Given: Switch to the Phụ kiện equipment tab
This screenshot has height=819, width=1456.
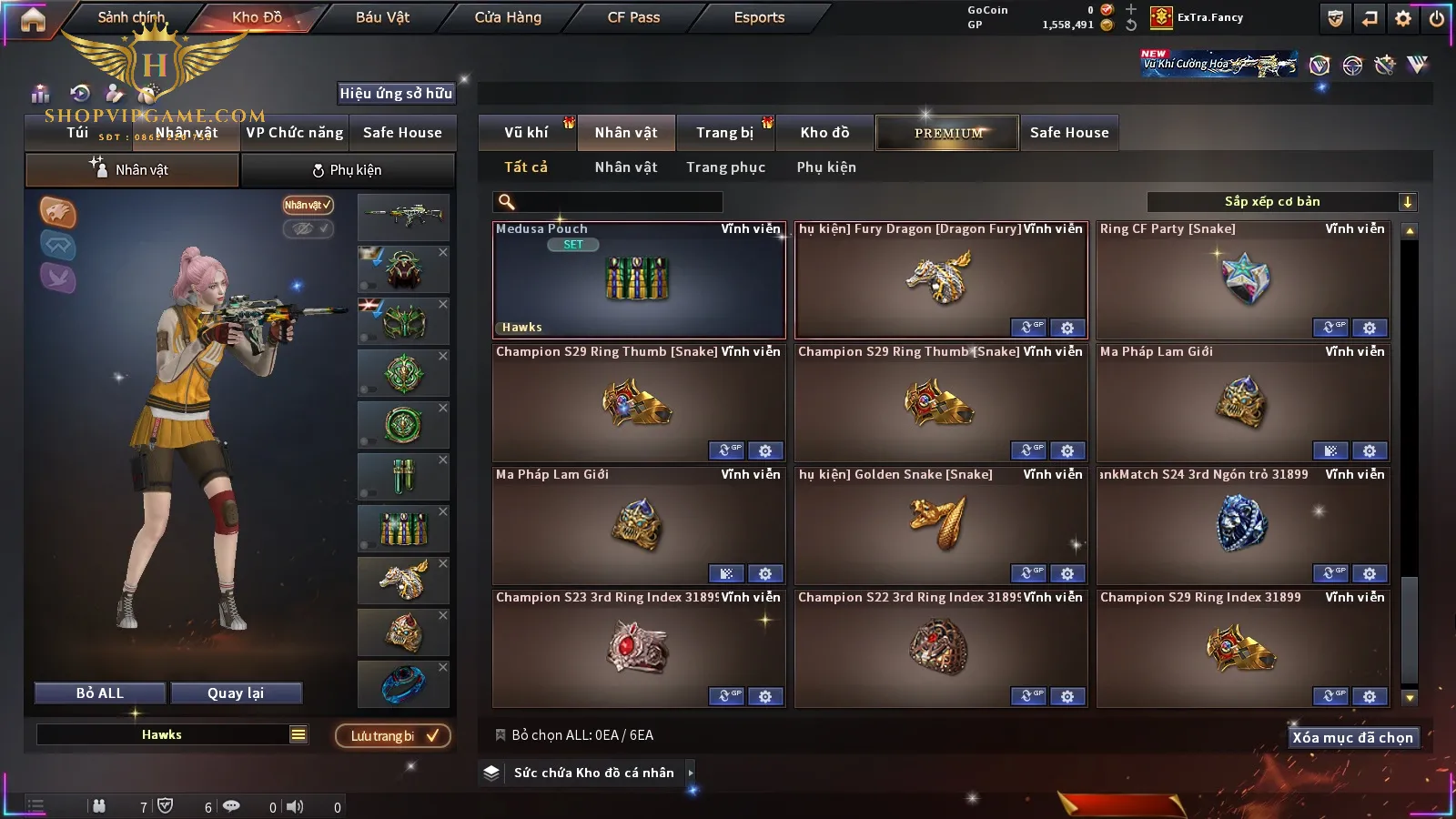Looking at the screenshot, I should tap(348, 170).
